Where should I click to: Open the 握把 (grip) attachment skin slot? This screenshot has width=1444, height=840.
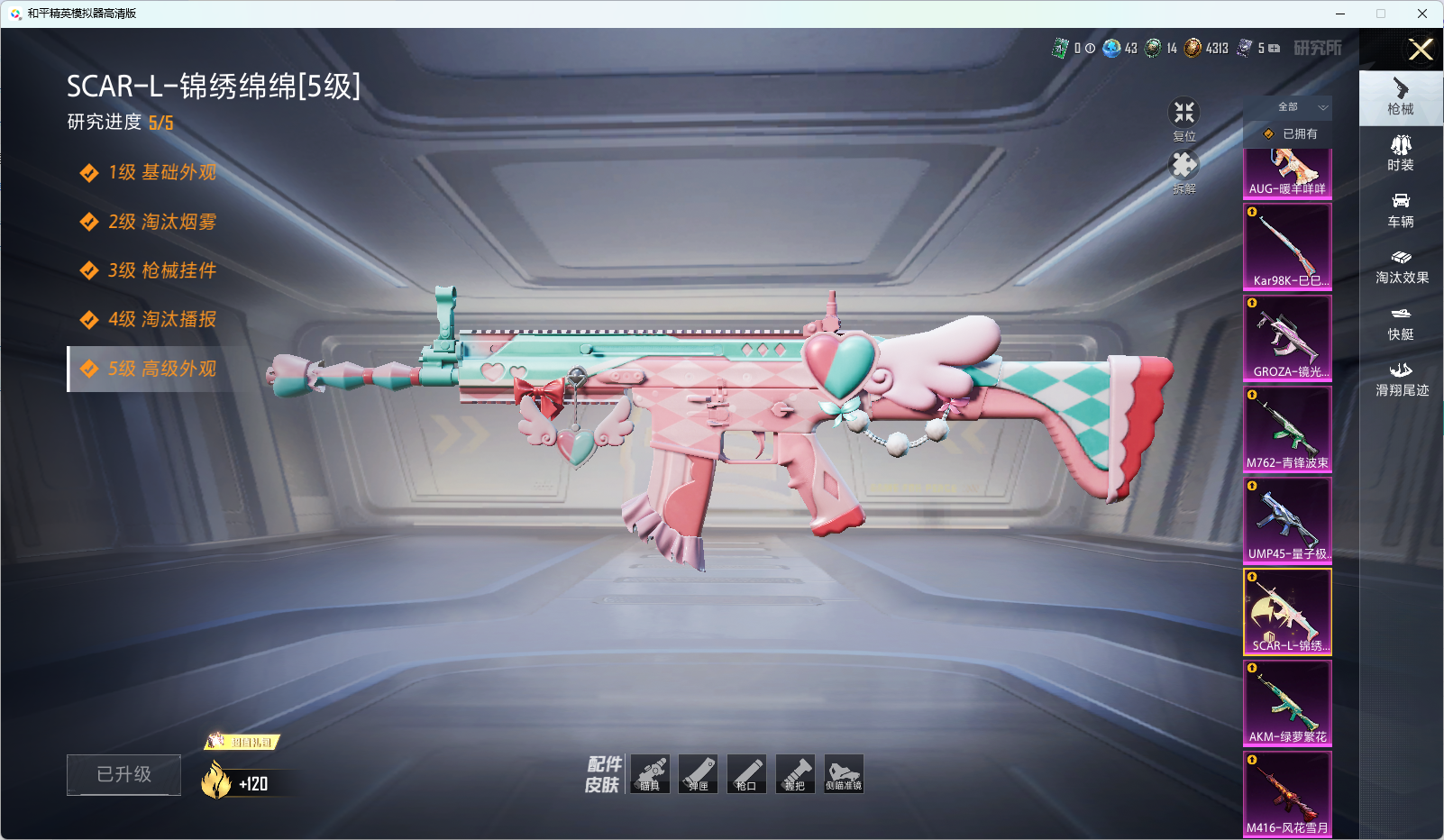[x=795, y=774]
